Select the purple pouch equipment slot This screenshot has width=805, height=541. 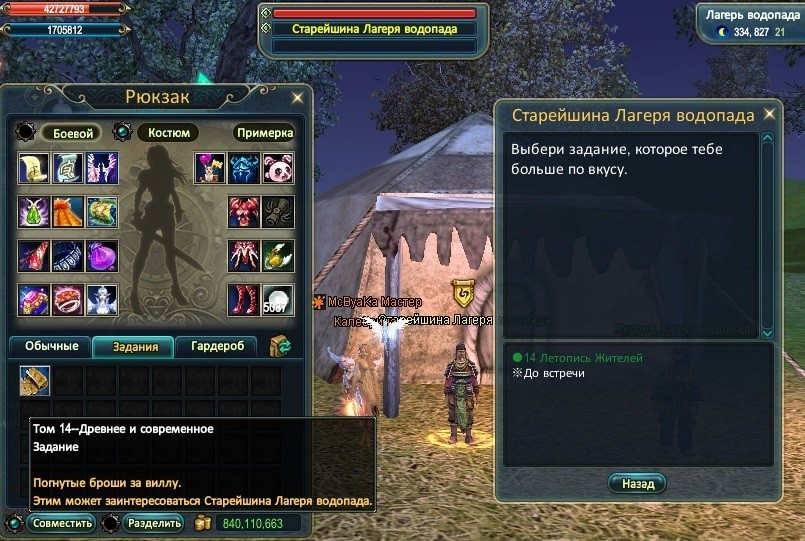click(x=101, y=256)
